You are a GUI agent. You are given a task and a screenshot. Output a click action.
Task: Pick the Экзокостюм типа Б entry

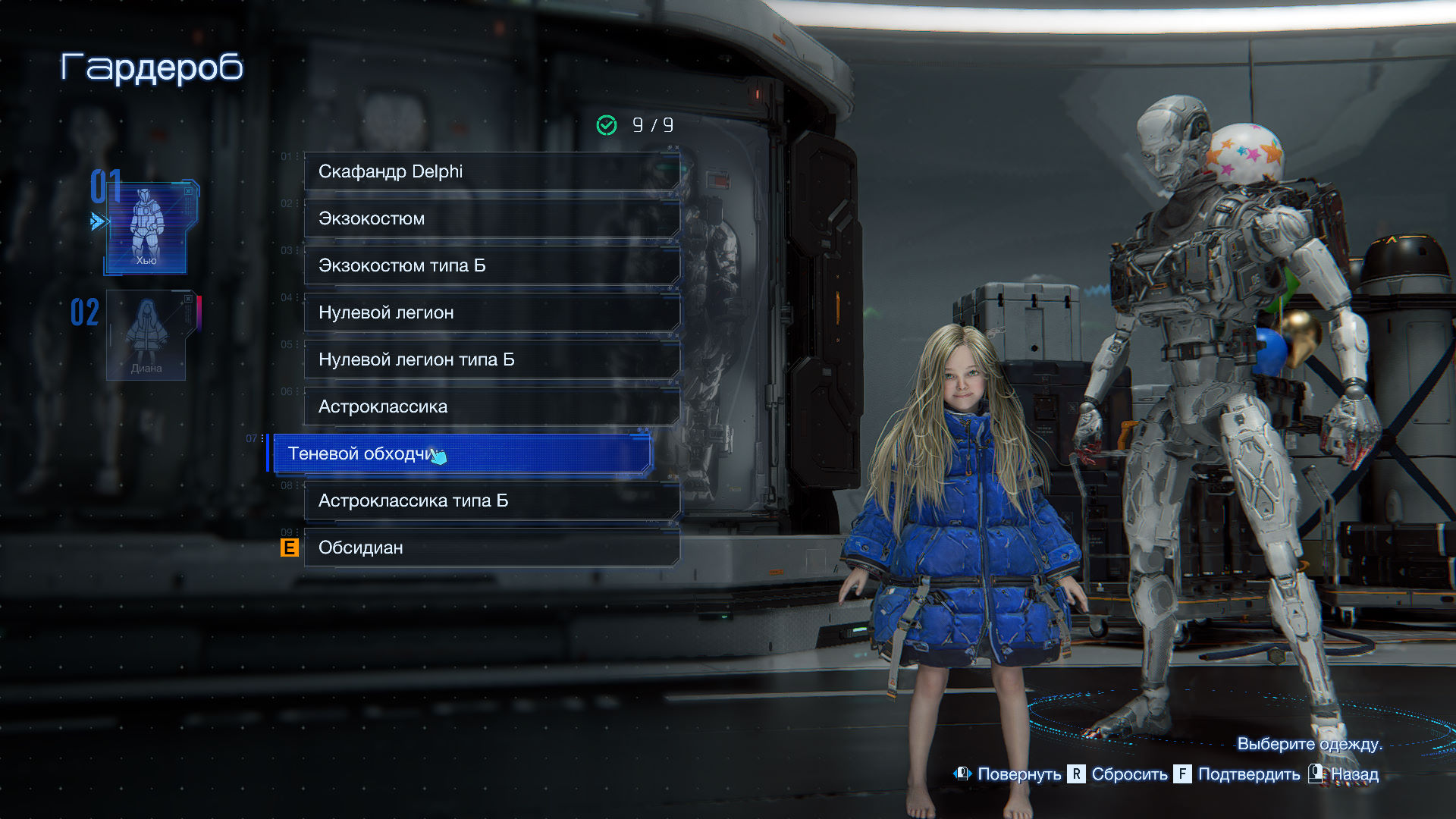pyautogui.click(x=491, y=265)
